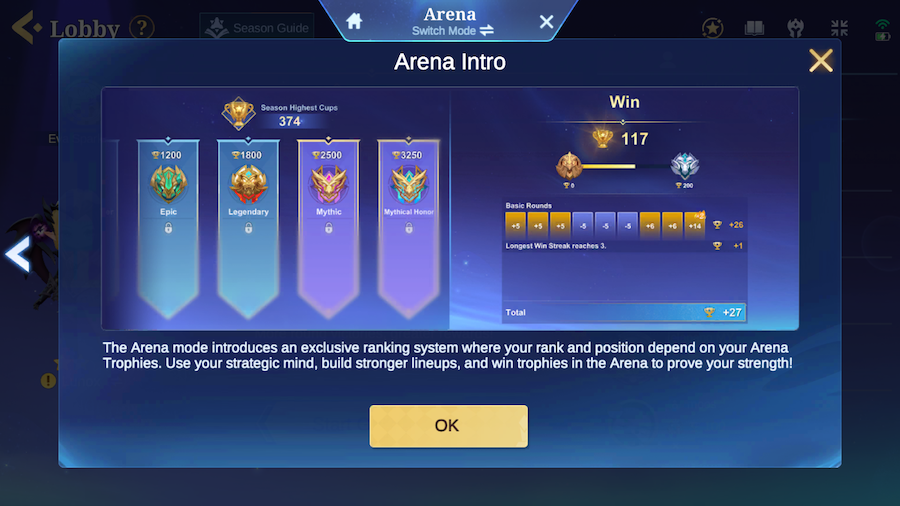This screenshot has height=506, width=900.
Task: View the Mythical Honor rank banner
Action: tap(408, 220)
